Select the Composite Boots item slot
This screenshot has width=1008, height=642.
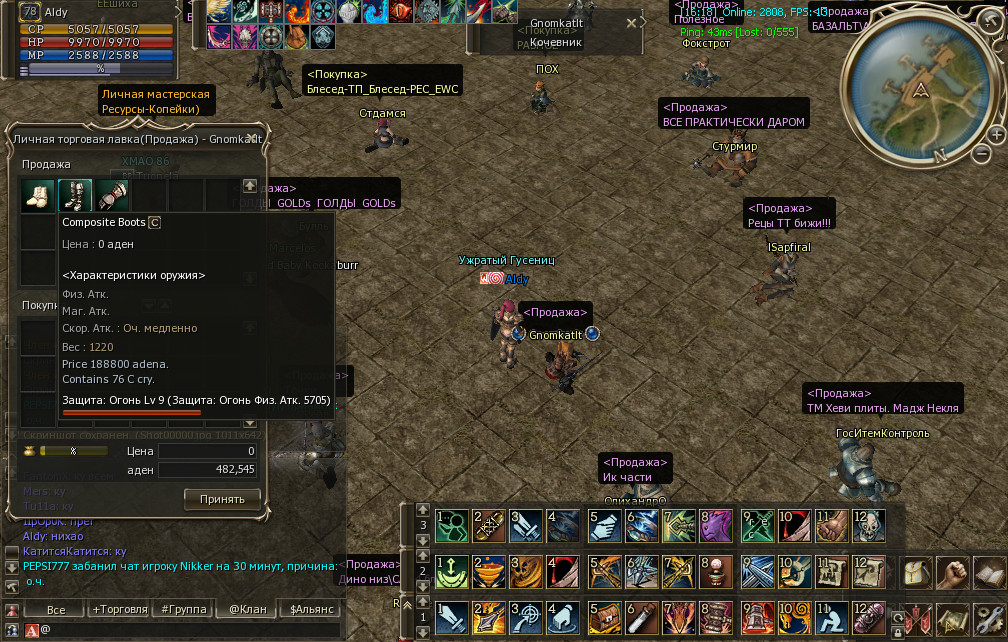click(x=75, y=195)
